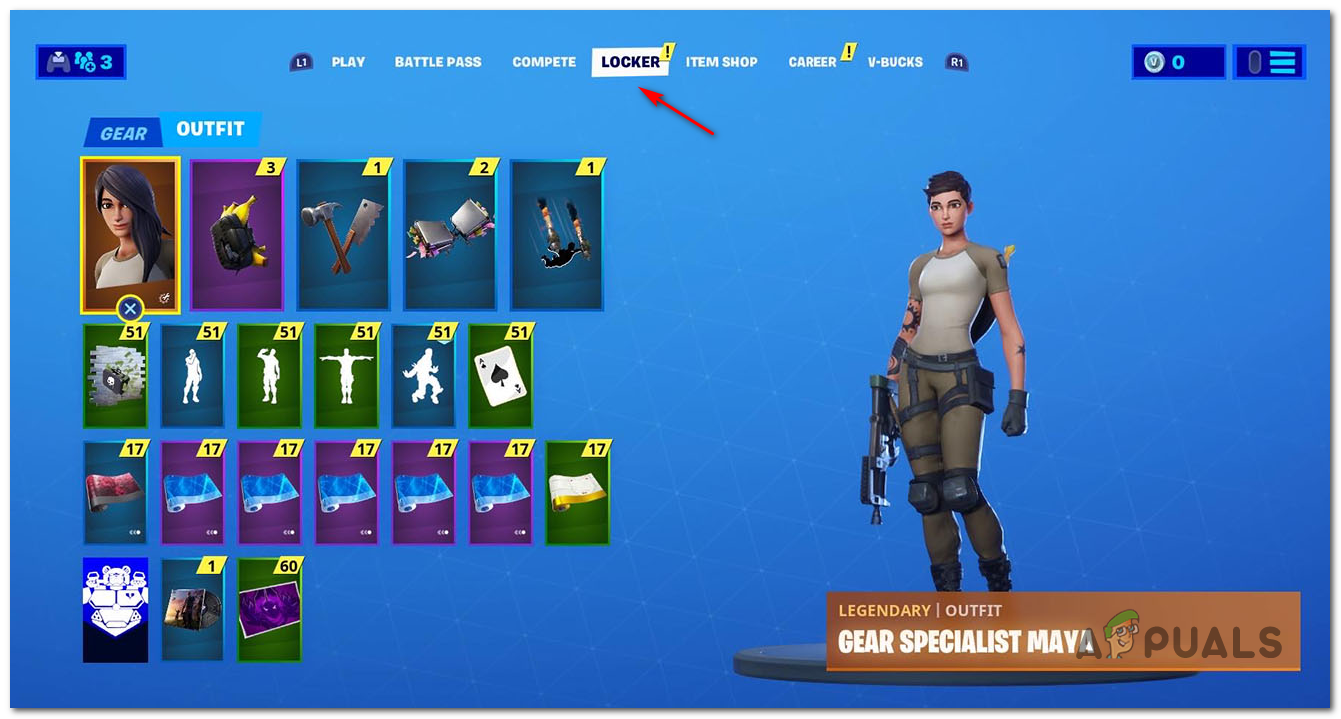Go to the Compete tab

pos(544,62)
